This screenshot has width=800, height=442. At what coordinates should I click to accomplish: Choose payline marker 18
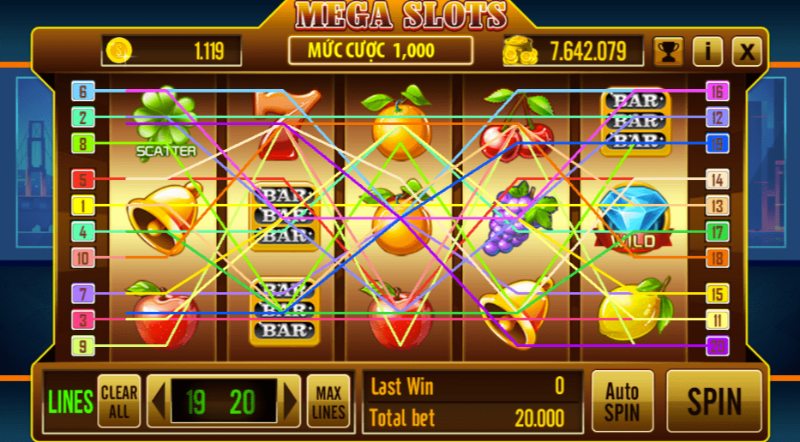click(716, 258)
